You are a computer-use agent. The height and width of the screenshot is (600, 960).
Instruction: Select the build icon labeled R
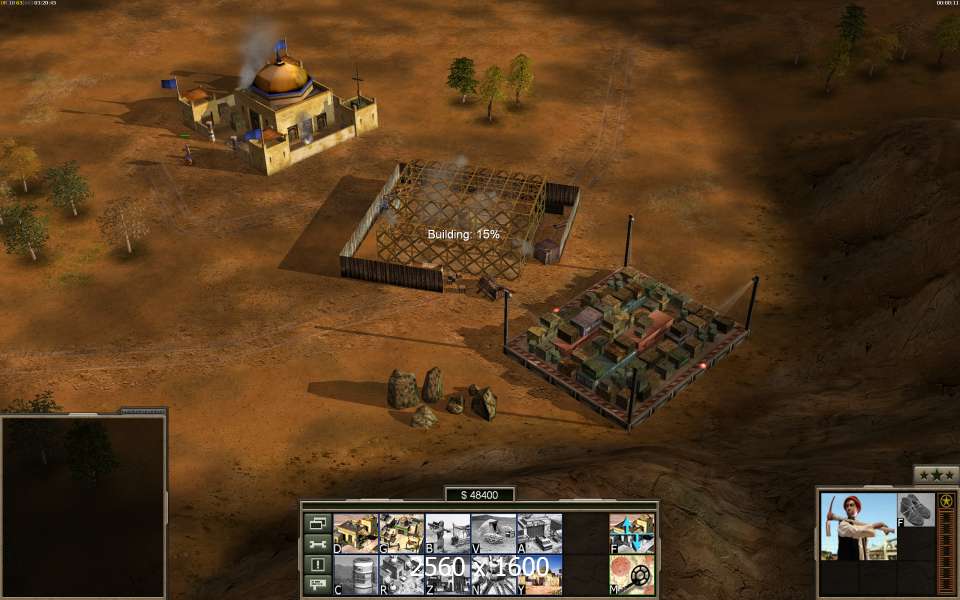(x=401, y=575)
